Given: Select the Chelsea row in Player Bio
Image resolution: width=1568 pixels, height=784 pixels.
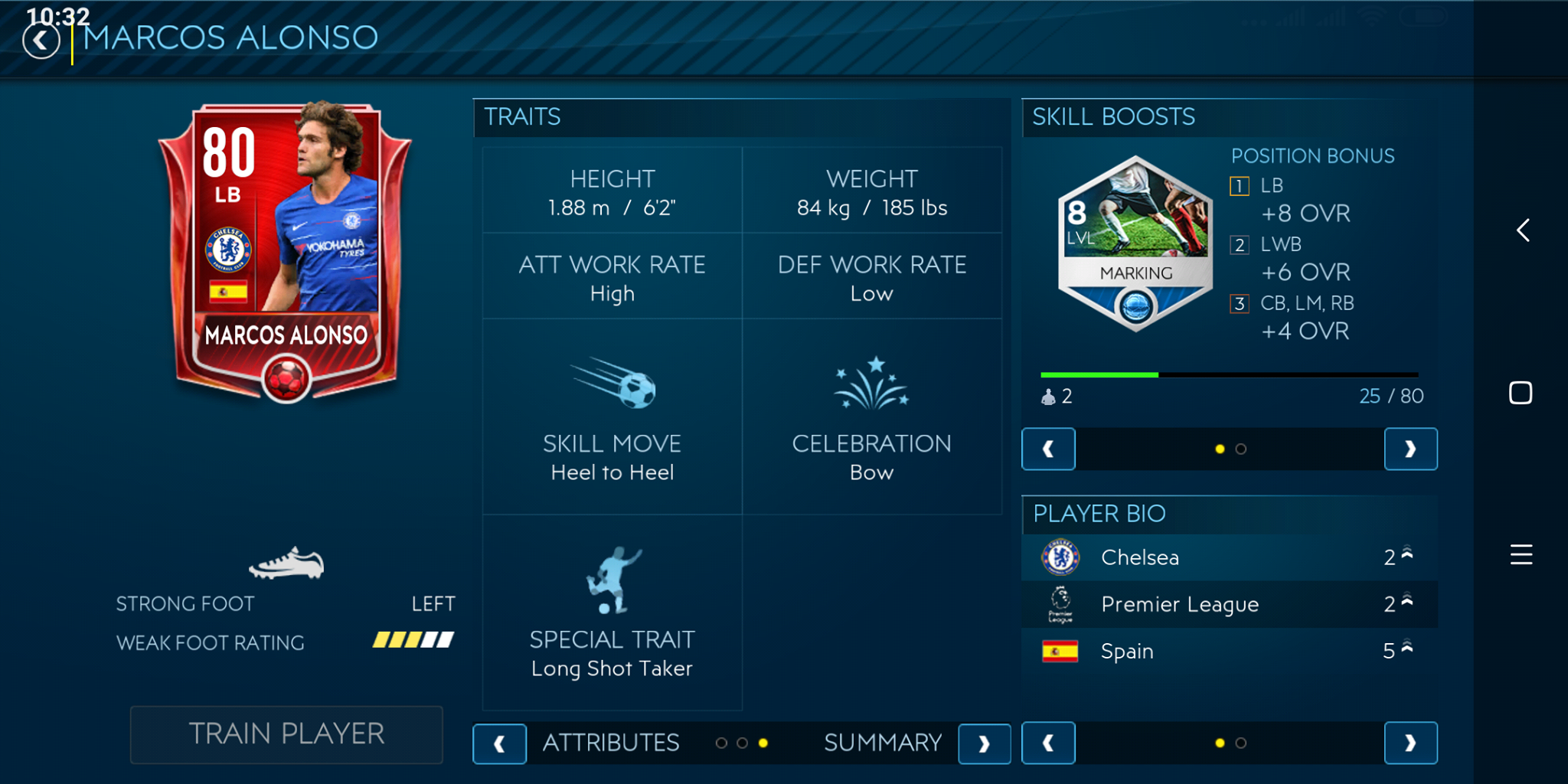Looking at the screenshot, I should coord(1229,557).
